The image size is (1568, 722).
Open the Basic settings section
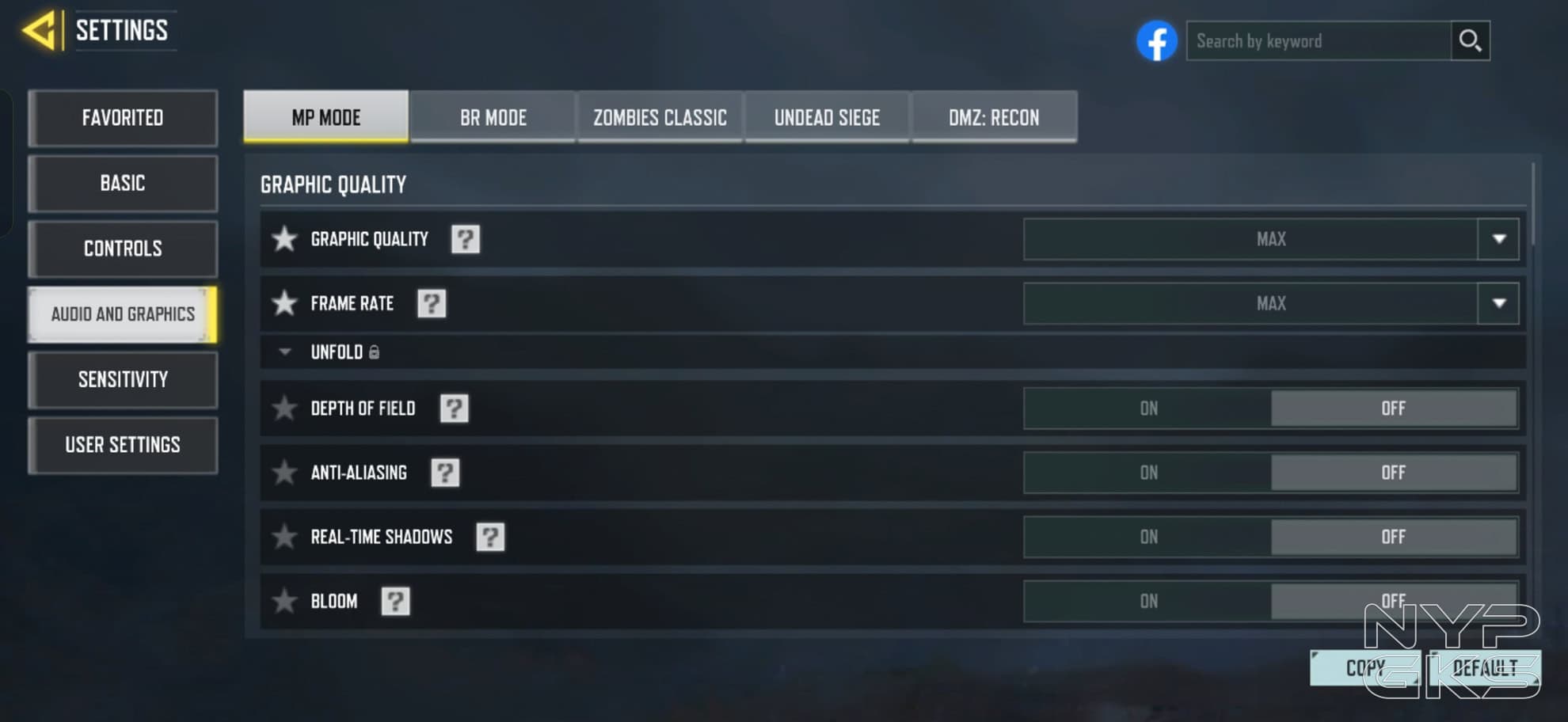coord(123,184)
